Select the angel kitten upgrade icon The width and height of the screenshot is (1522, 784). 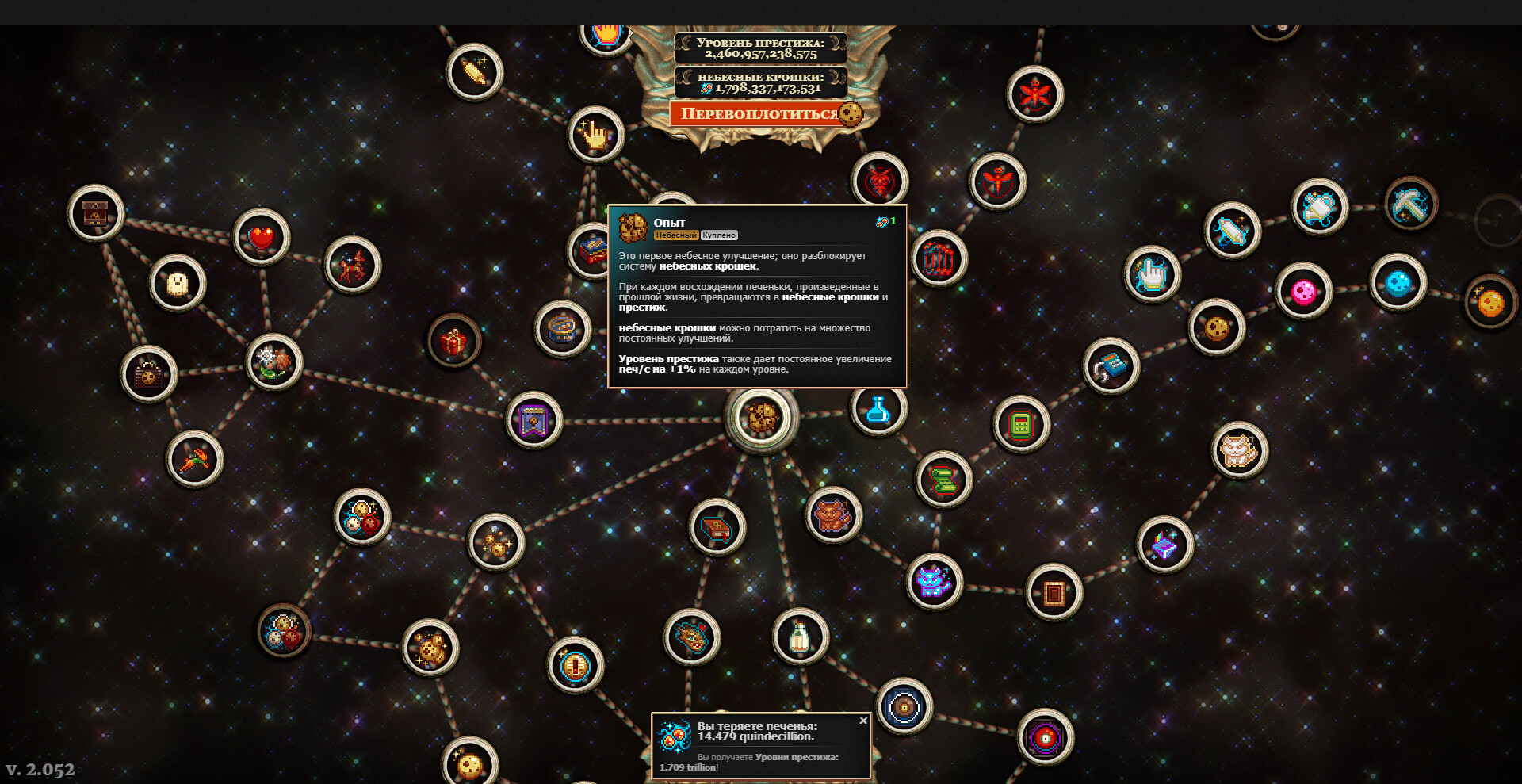tap(1237, 450)
